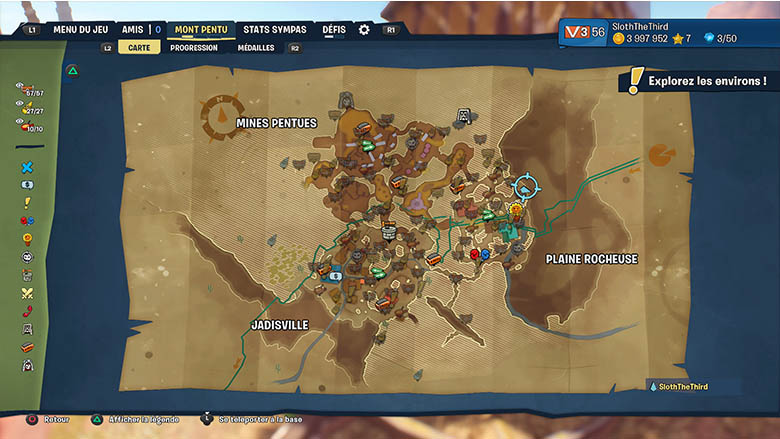This screenshot has height=439, width=780.
Task: Click the blue X legend filter
Action: pos(27,168)
